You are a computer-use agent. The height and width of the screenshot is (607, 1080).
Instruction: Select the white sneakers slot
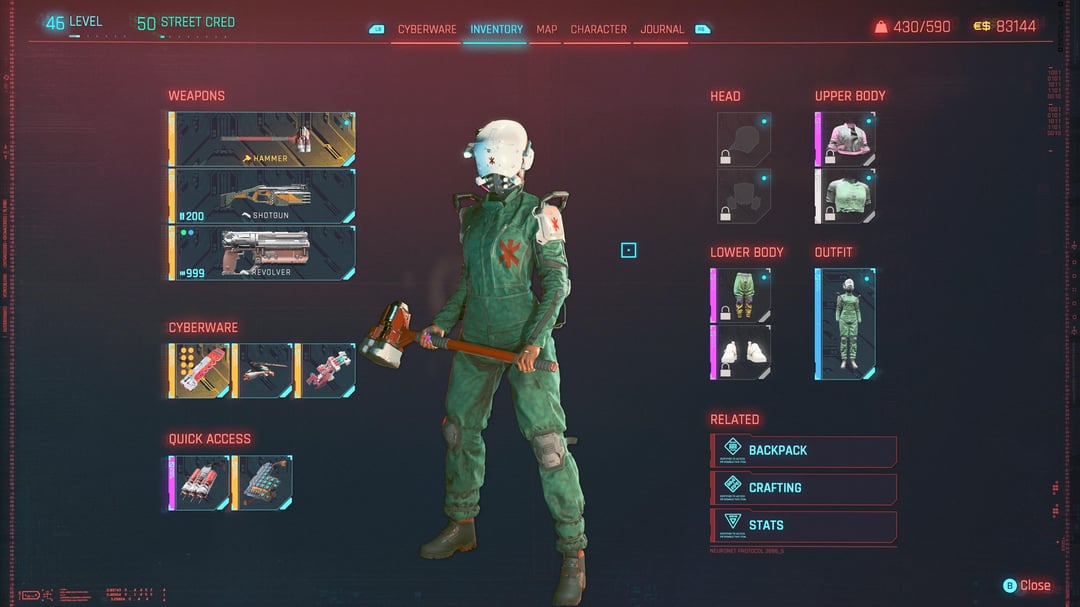740,352
